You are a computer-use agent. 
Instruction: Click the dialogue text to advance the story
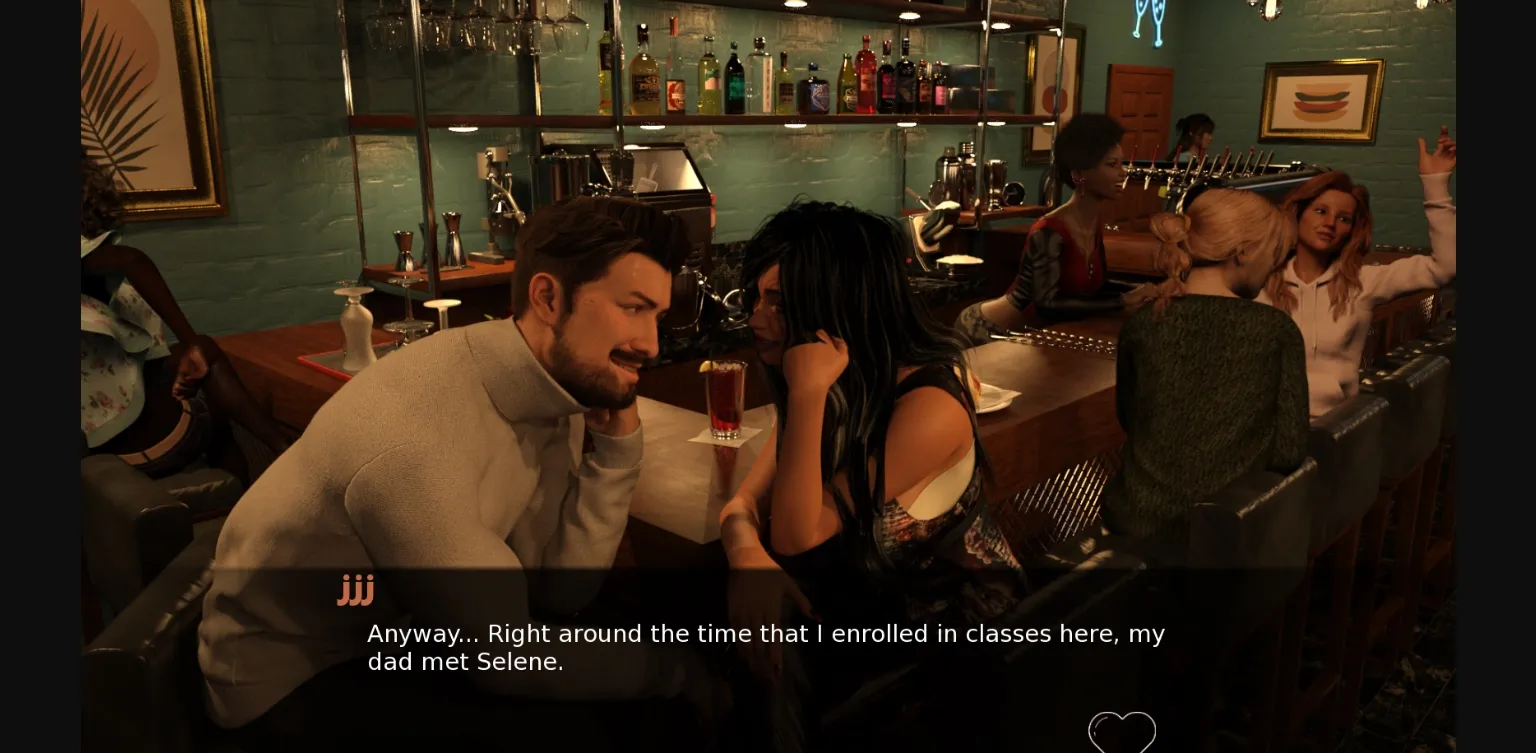766,647
